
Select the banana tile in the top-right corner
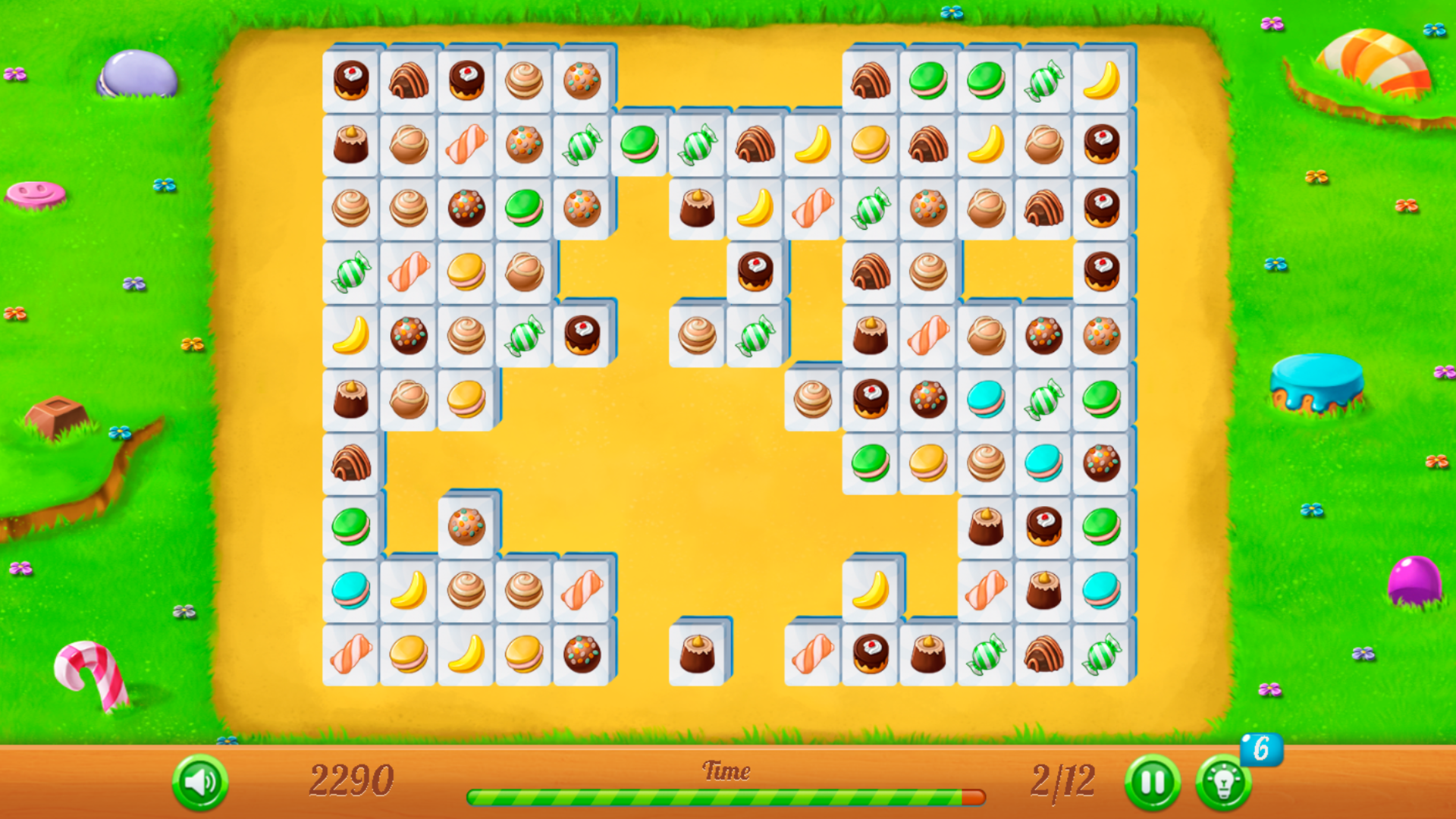(1100, 80)
